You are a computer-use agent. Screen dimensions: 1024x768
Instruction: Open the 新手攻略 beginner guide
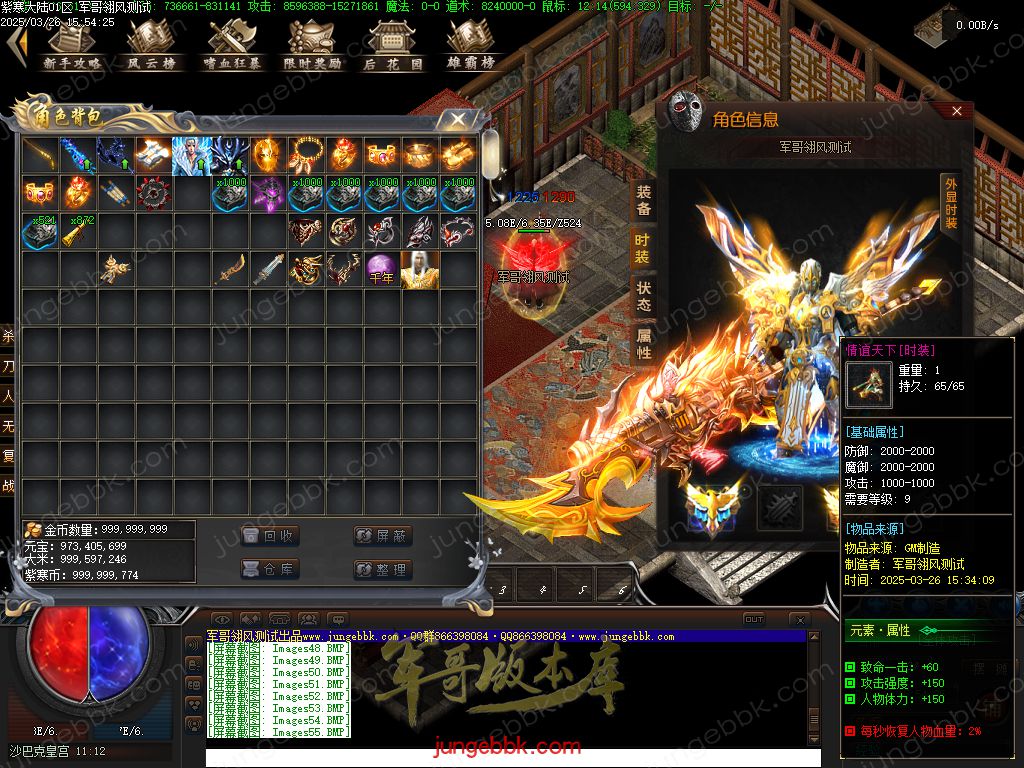coord(72,46)
